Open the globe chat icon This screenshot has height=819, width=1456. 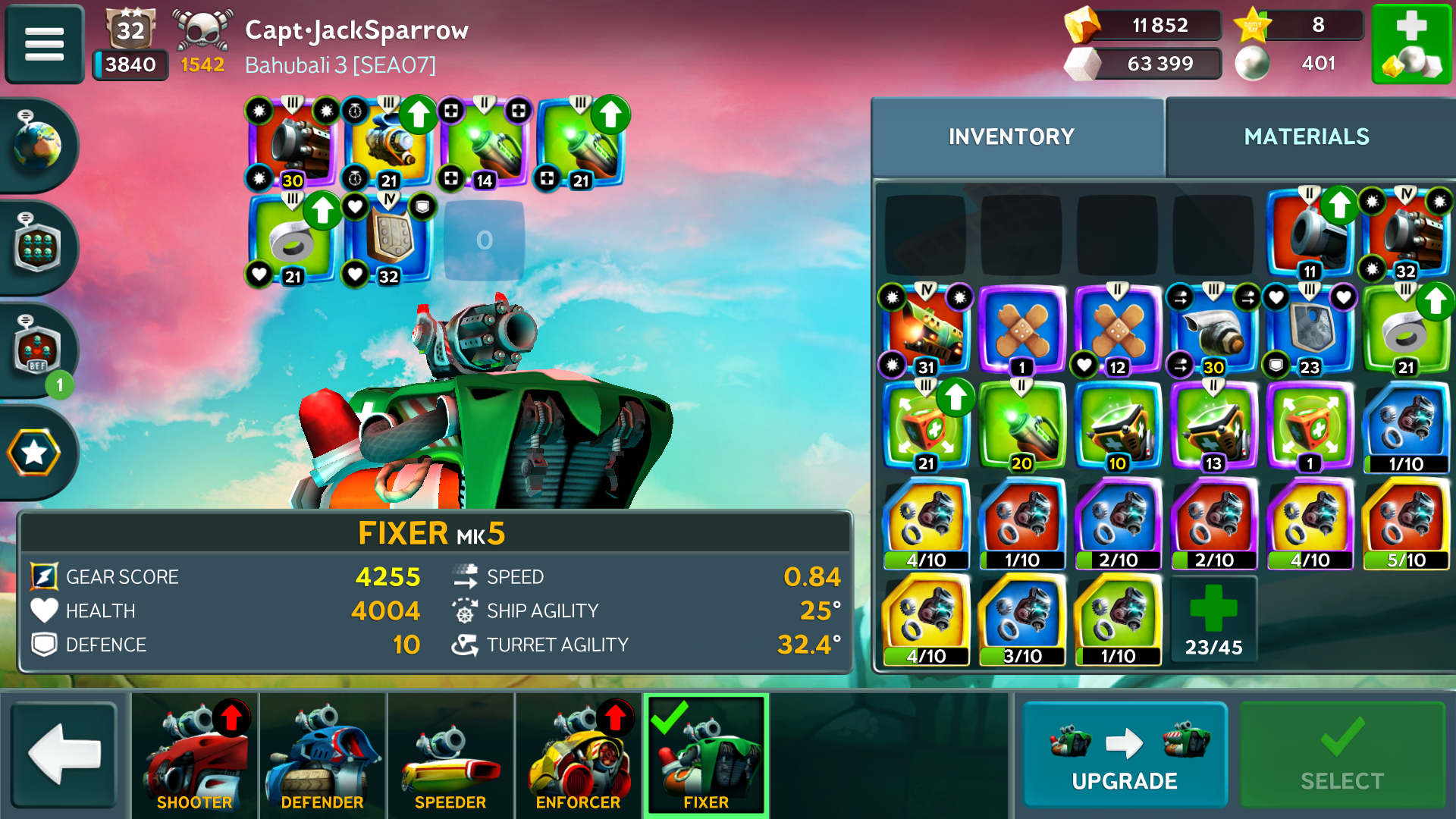click(36, 144)
